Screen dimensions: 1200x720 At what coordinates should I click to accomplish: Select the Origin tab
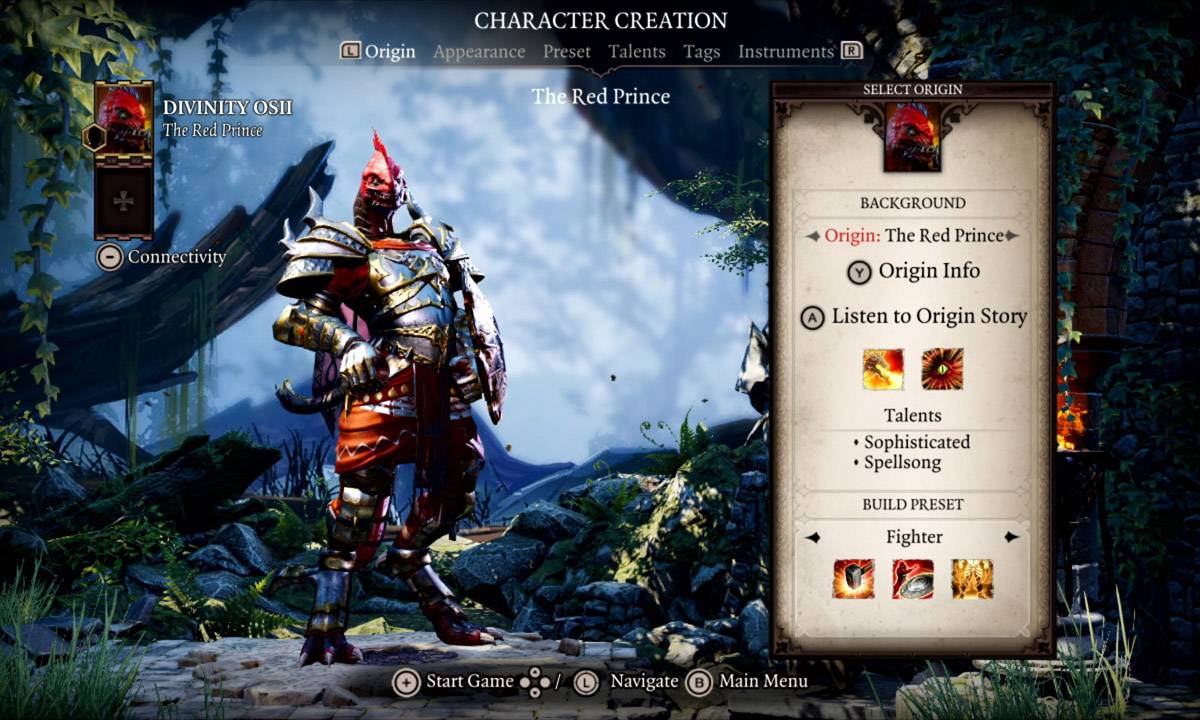389,52
